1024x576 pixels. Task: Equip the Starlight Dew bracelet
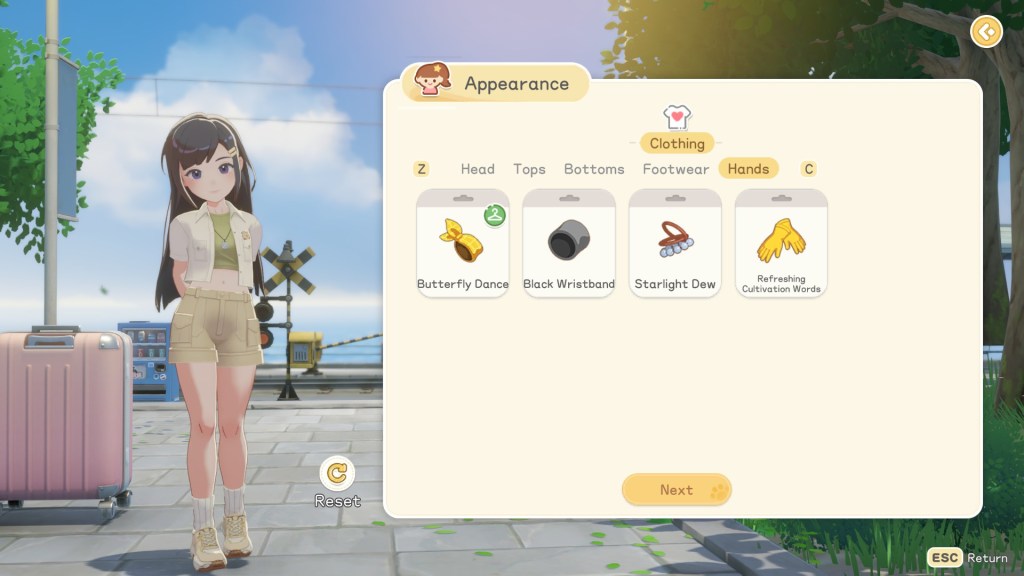coord(675,243)
